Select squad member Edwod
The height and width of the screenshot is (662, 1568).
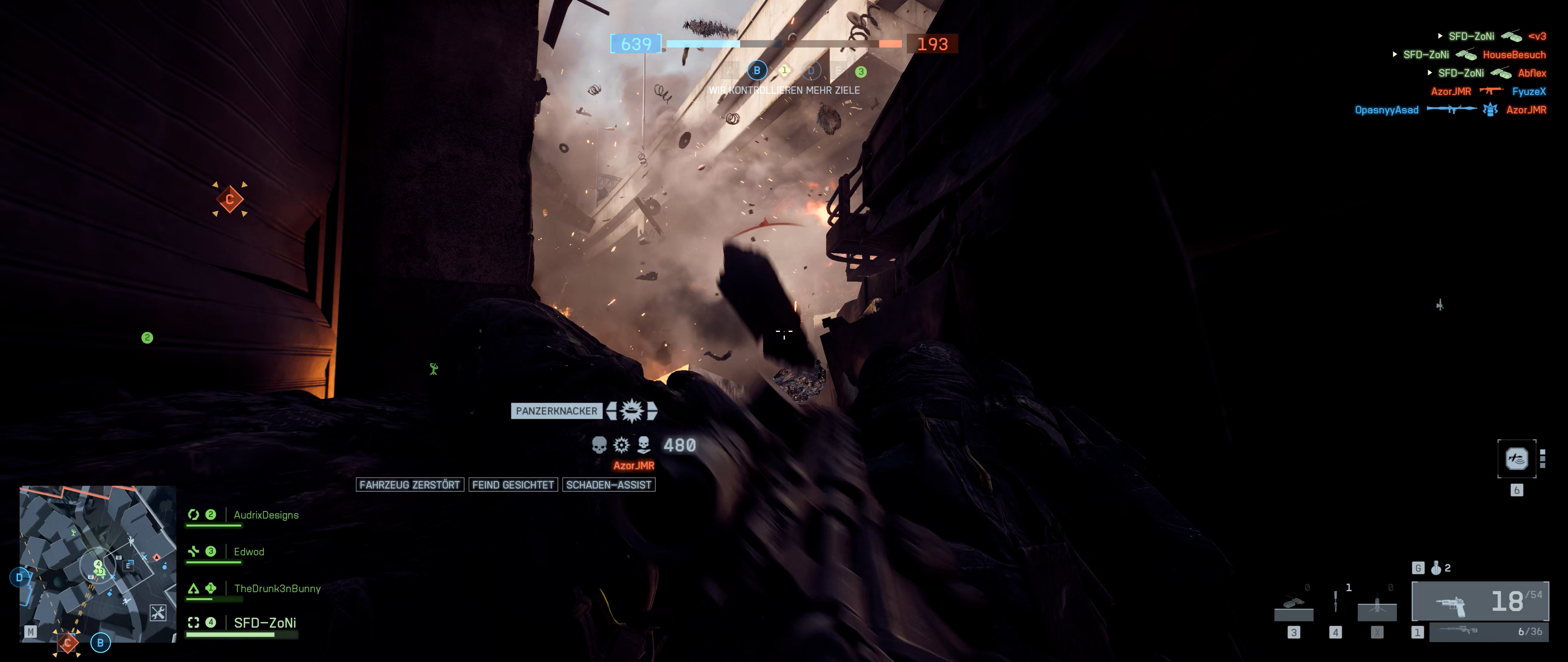tap(249, 552)
